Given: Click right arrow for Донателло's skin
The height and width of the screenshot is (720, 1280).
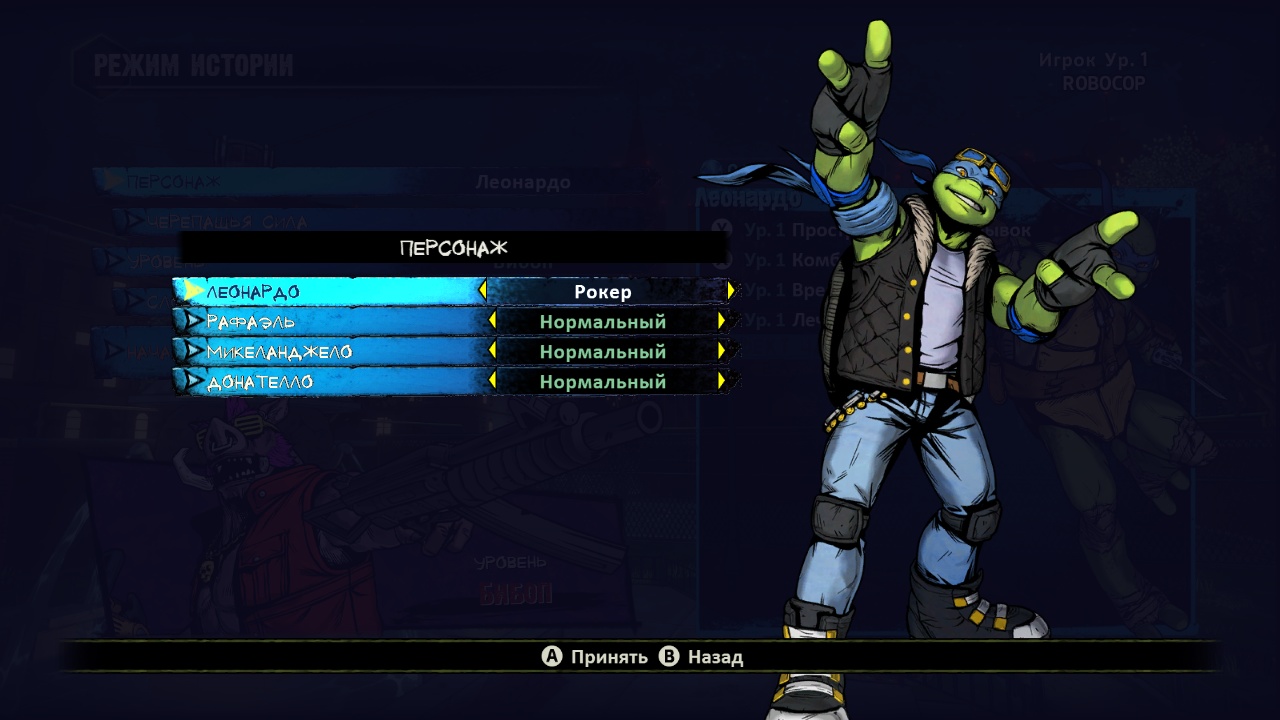Looking at the screenshot, I should (721, 381).
